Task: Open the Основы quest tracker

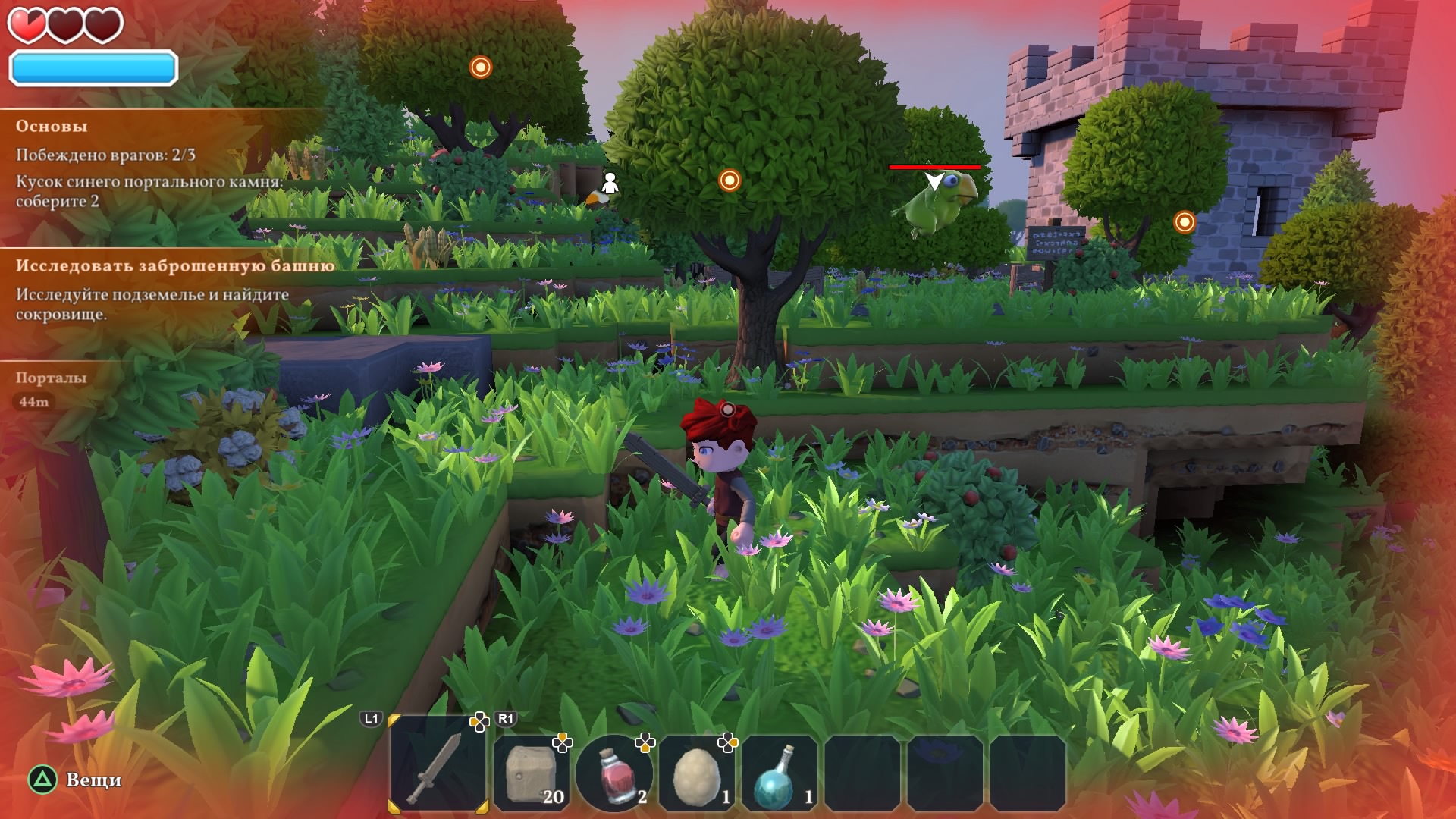Action: tap(52, 127)
